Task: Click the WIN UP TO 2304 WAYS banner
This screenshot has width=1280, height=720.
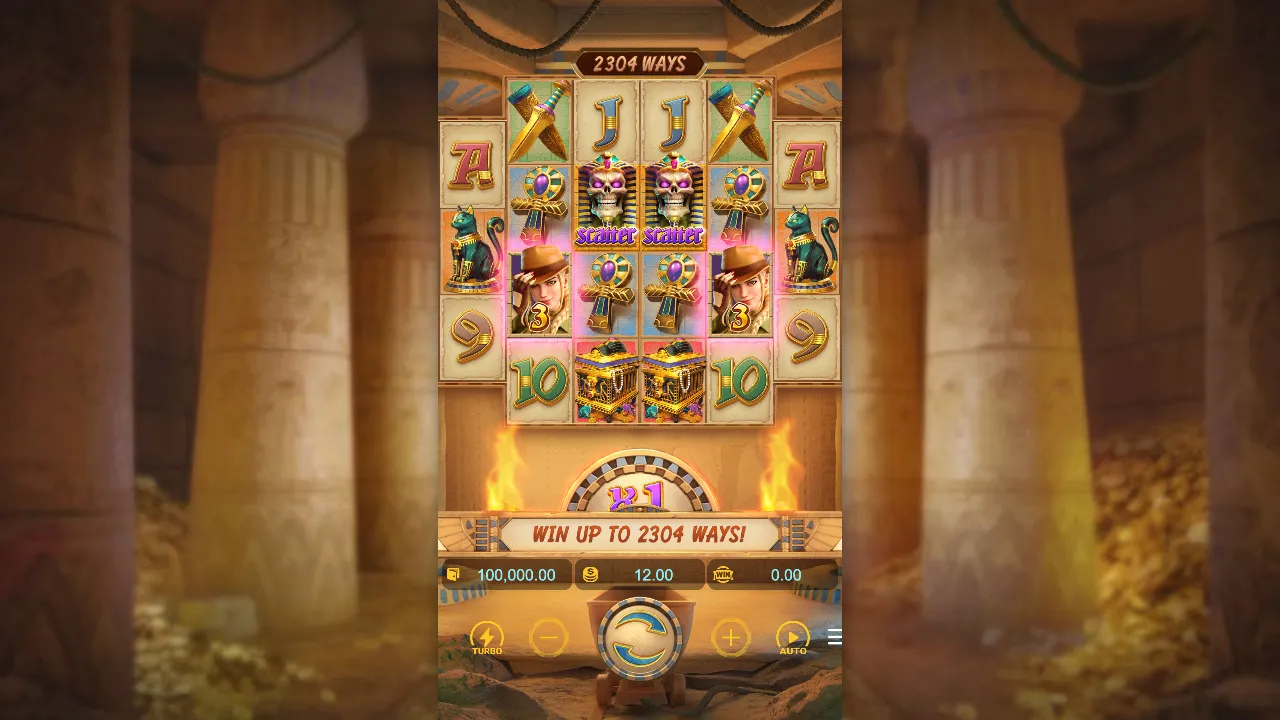Action: coord(640,533)
